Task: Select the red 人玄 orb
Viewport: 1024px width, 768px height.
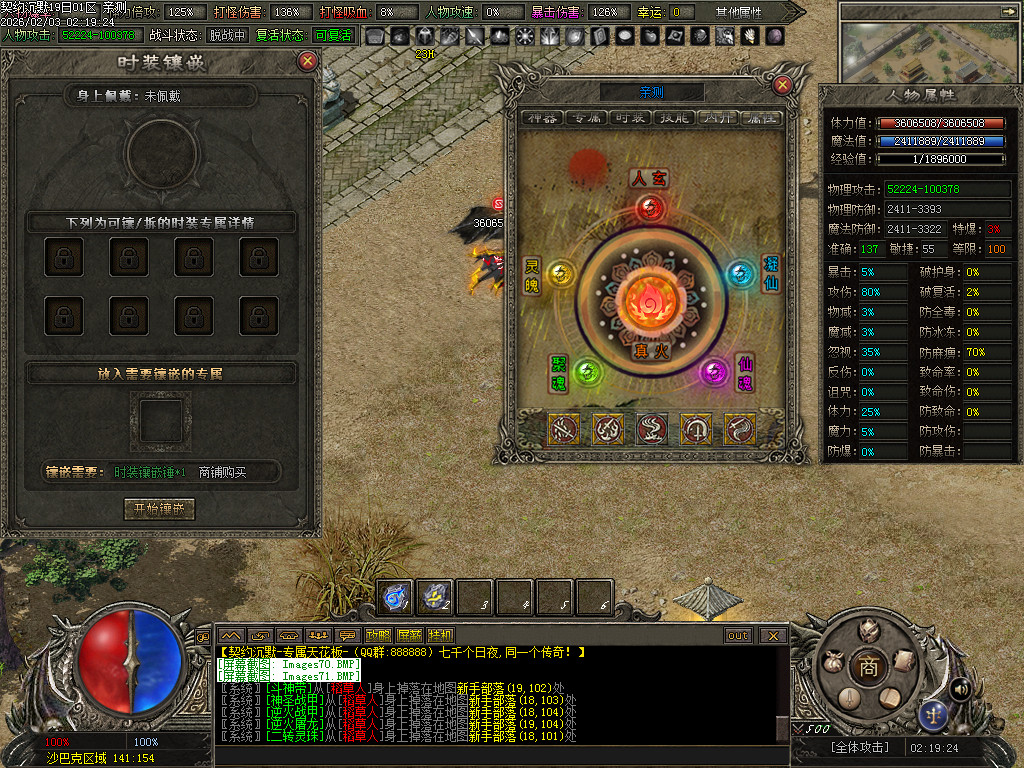Action: click(x=650, y=208)
